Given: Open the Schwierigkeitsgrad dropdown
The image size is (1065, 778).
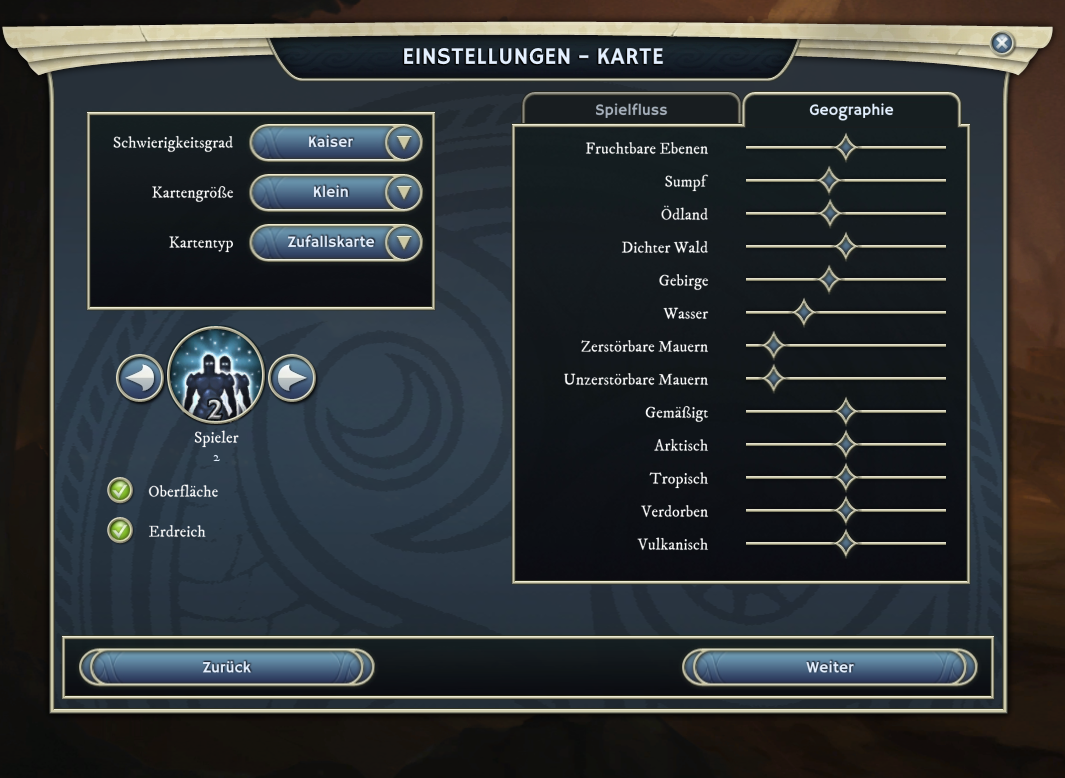Looking at the screenshot, I should tap(403, 143).
